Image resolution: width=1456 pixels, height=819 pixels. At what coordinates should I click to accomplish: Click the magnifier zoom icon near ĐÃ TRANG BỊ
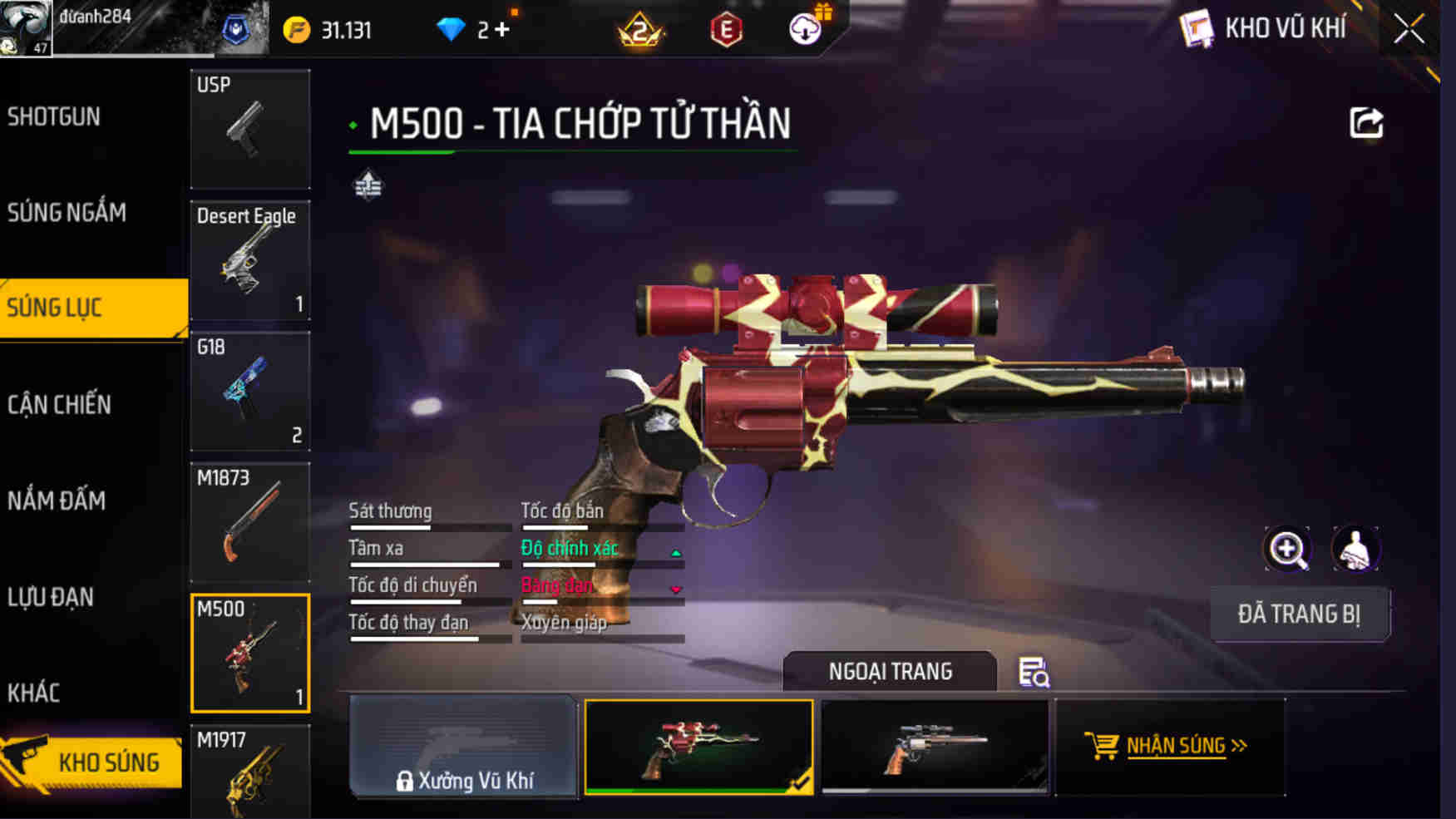[x=1287, y=550]
